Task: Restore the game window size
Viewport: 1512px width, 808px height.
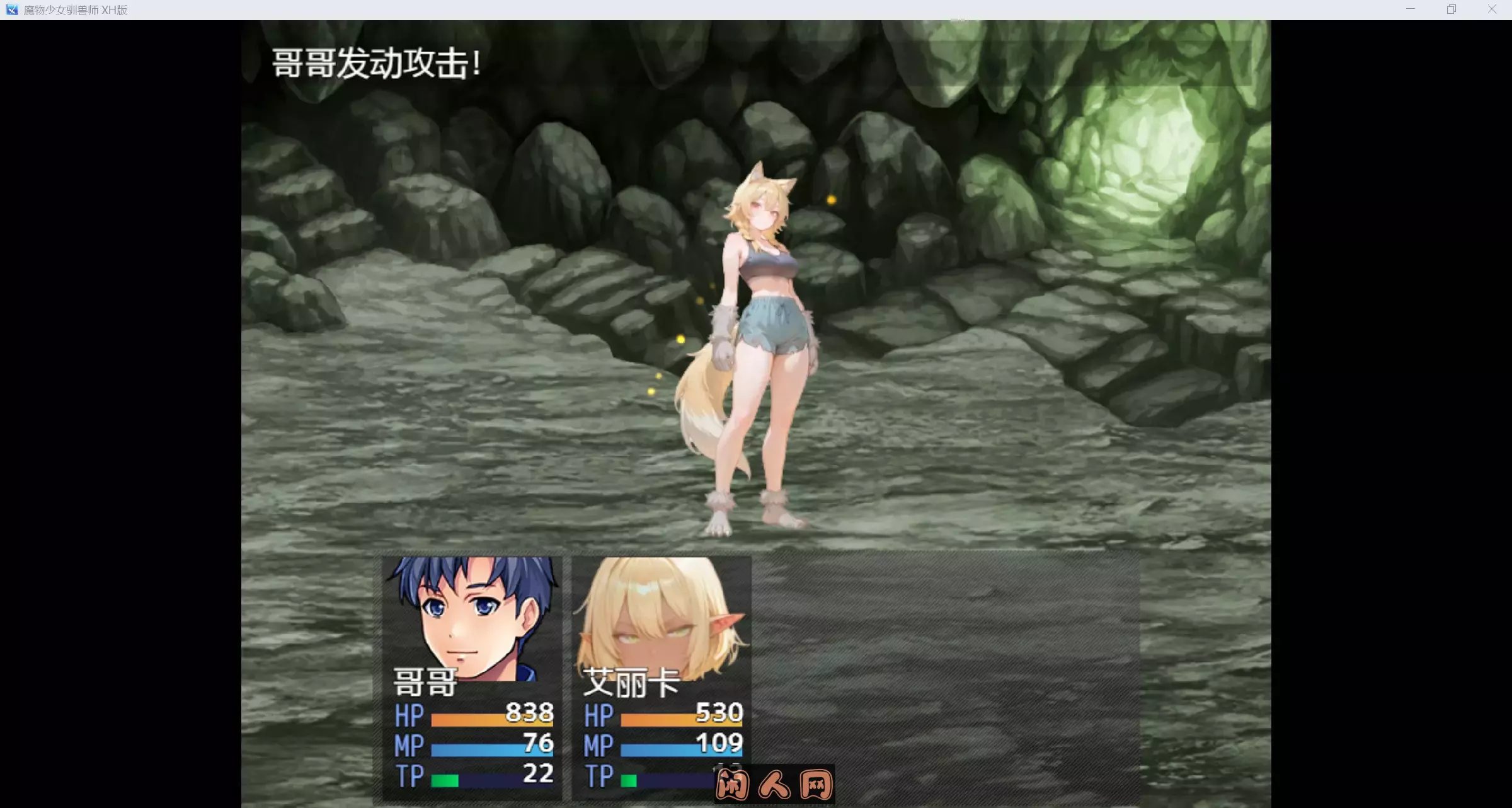Action: coord(1451,9)
